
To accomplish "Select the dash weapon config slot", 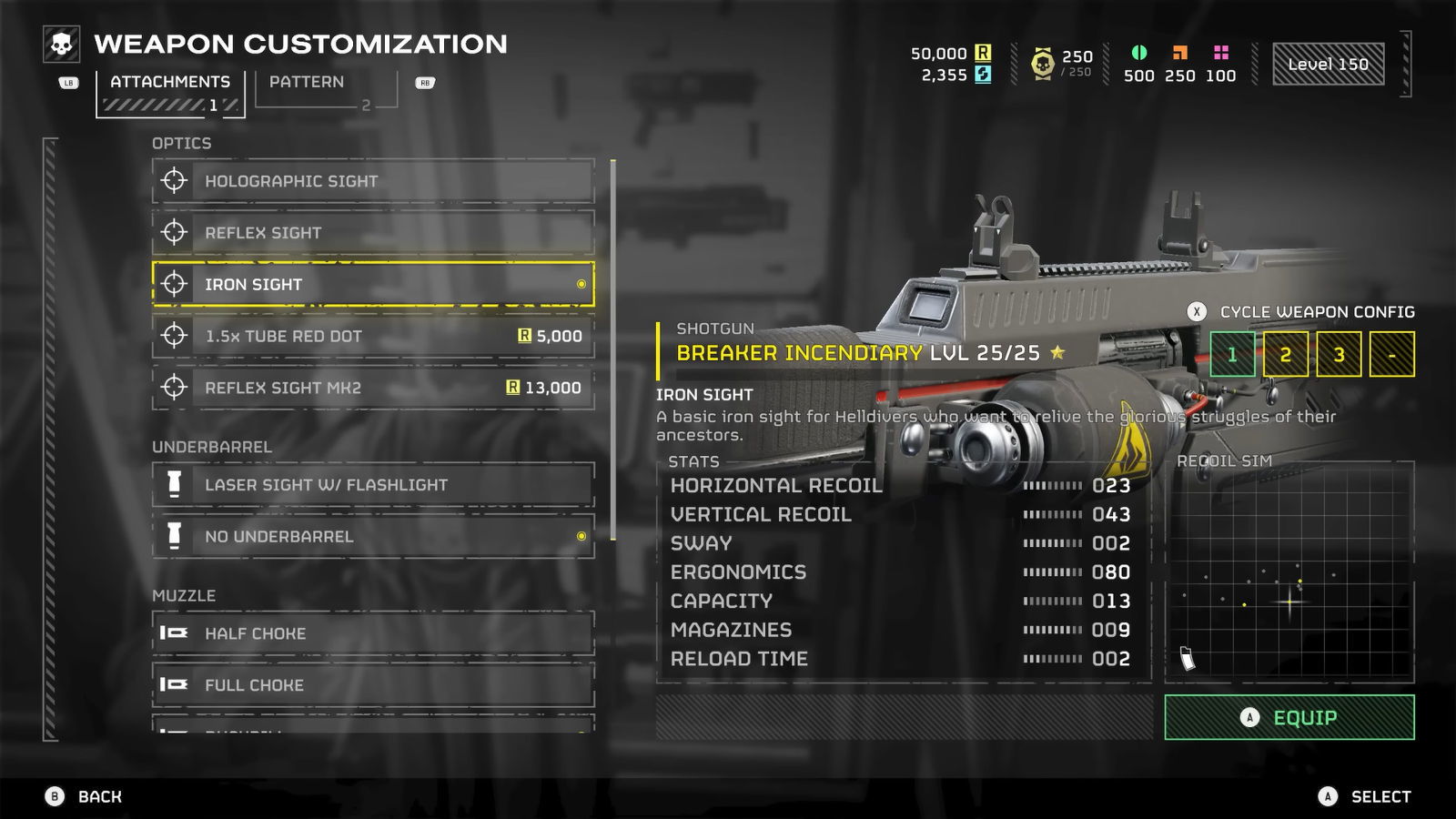I will tap(1391, 354).
